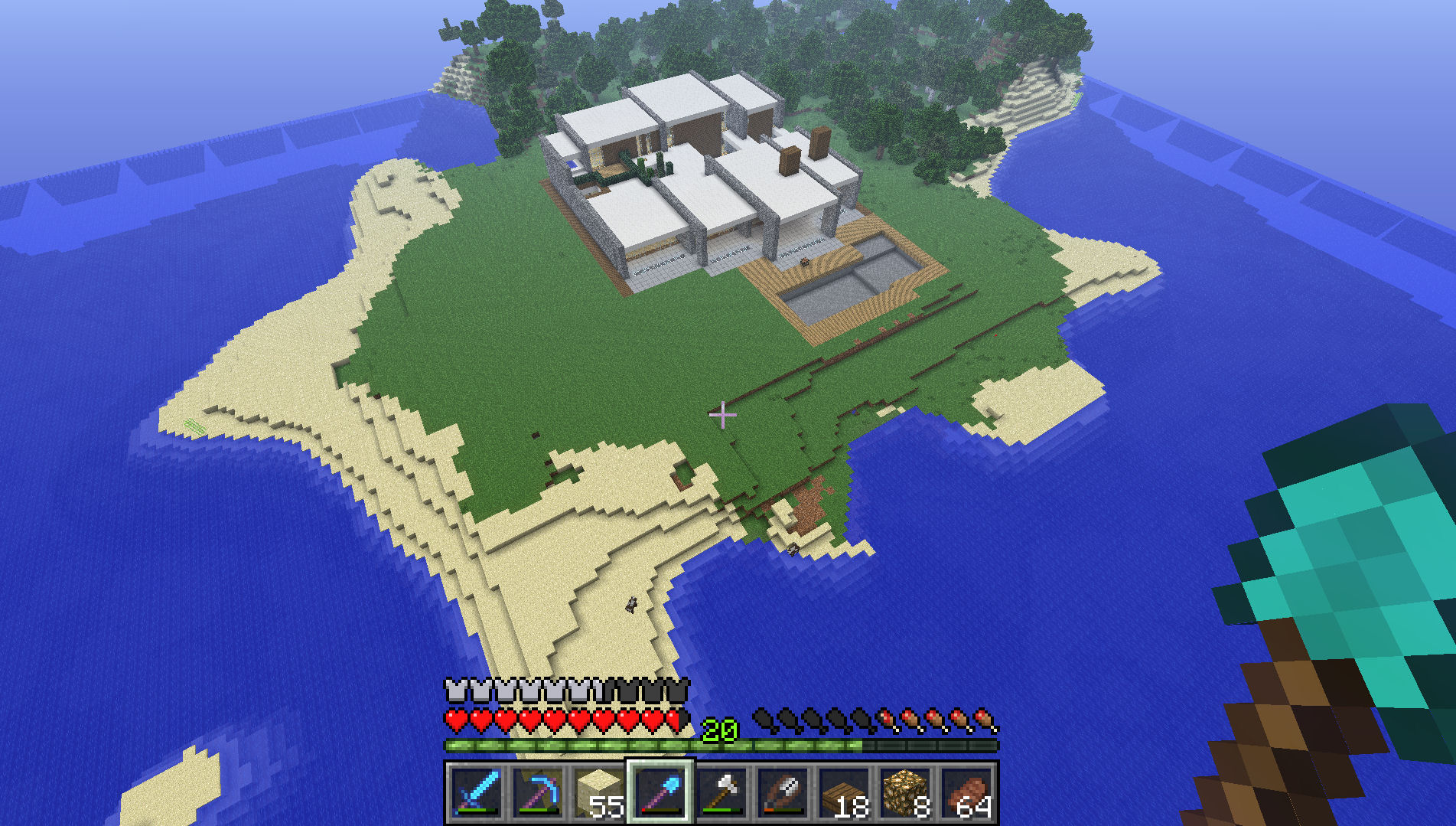The height and width of the screenshot is (826, 1456).
Task: Switch to the iron axe slot
Action: (x=721, y=792)
